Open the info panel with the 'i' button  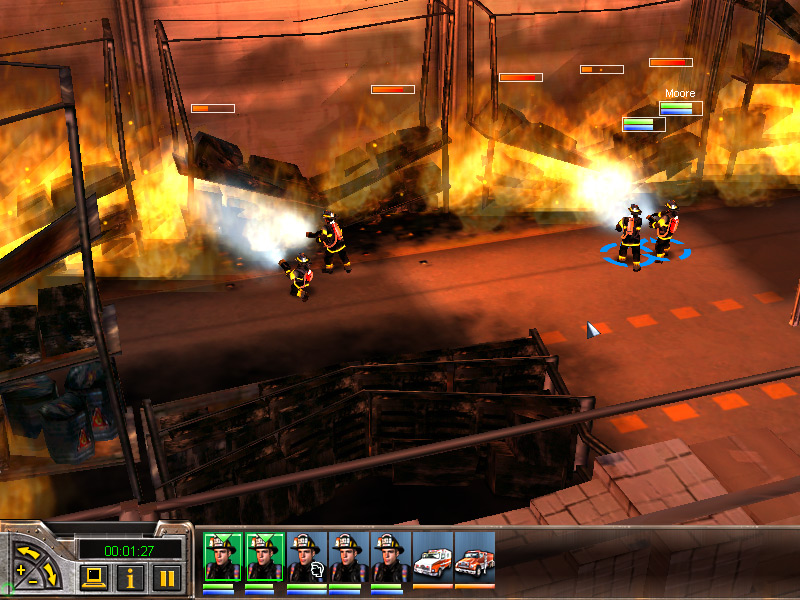click(131, 576)
